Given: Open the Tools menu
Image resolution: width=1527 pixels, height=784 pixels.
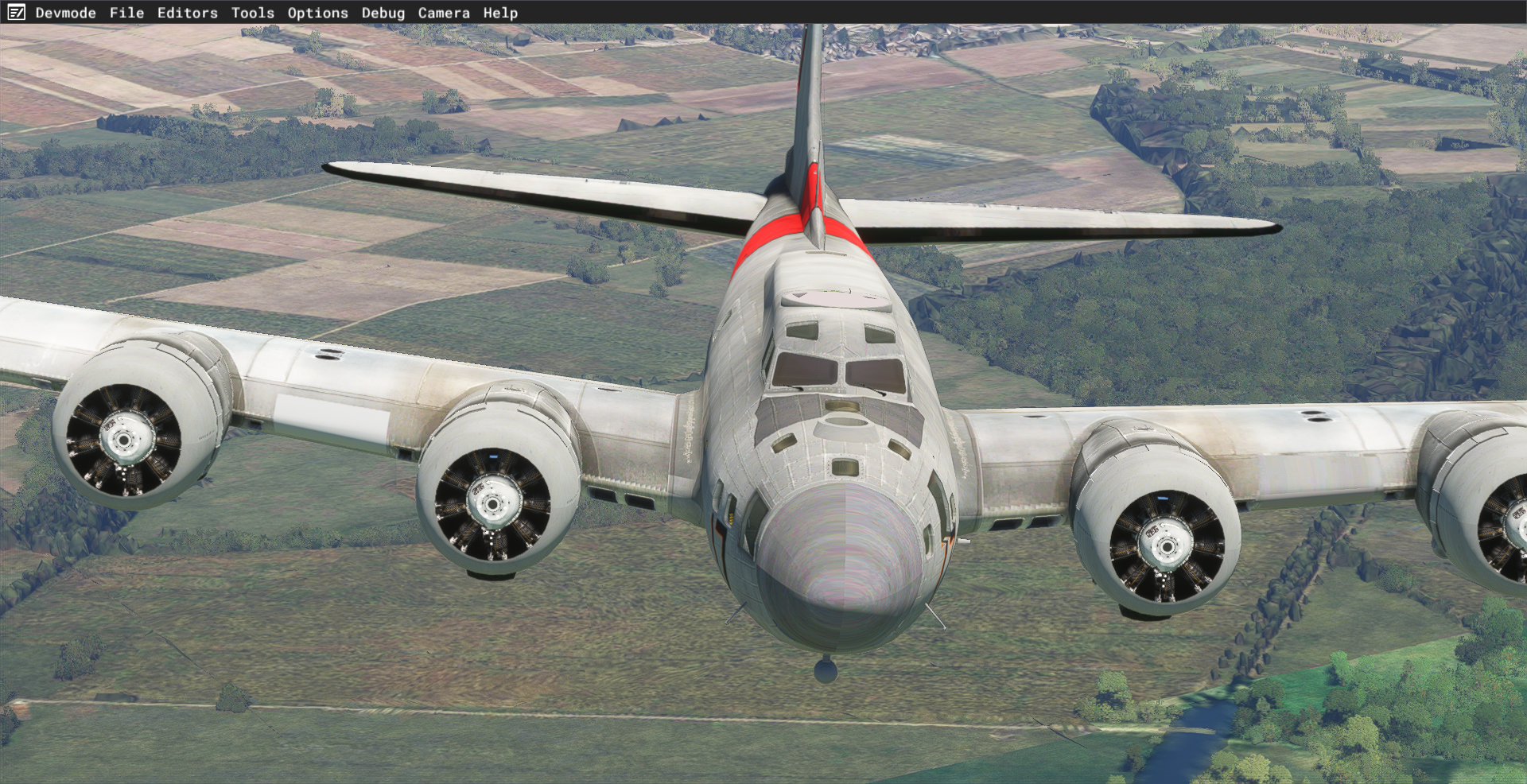Looking at the screenshot, I should (x=252, y=13).
